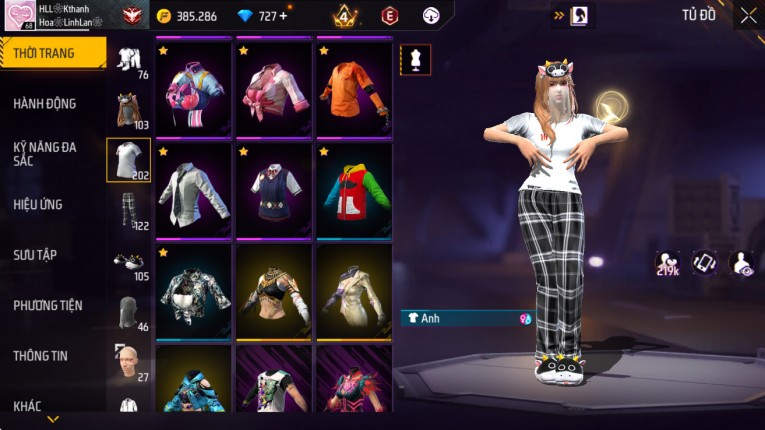Open the HÀNH ĐỘNG tab
The height and width of the screenshot is (430, 765).
[45, 104]
